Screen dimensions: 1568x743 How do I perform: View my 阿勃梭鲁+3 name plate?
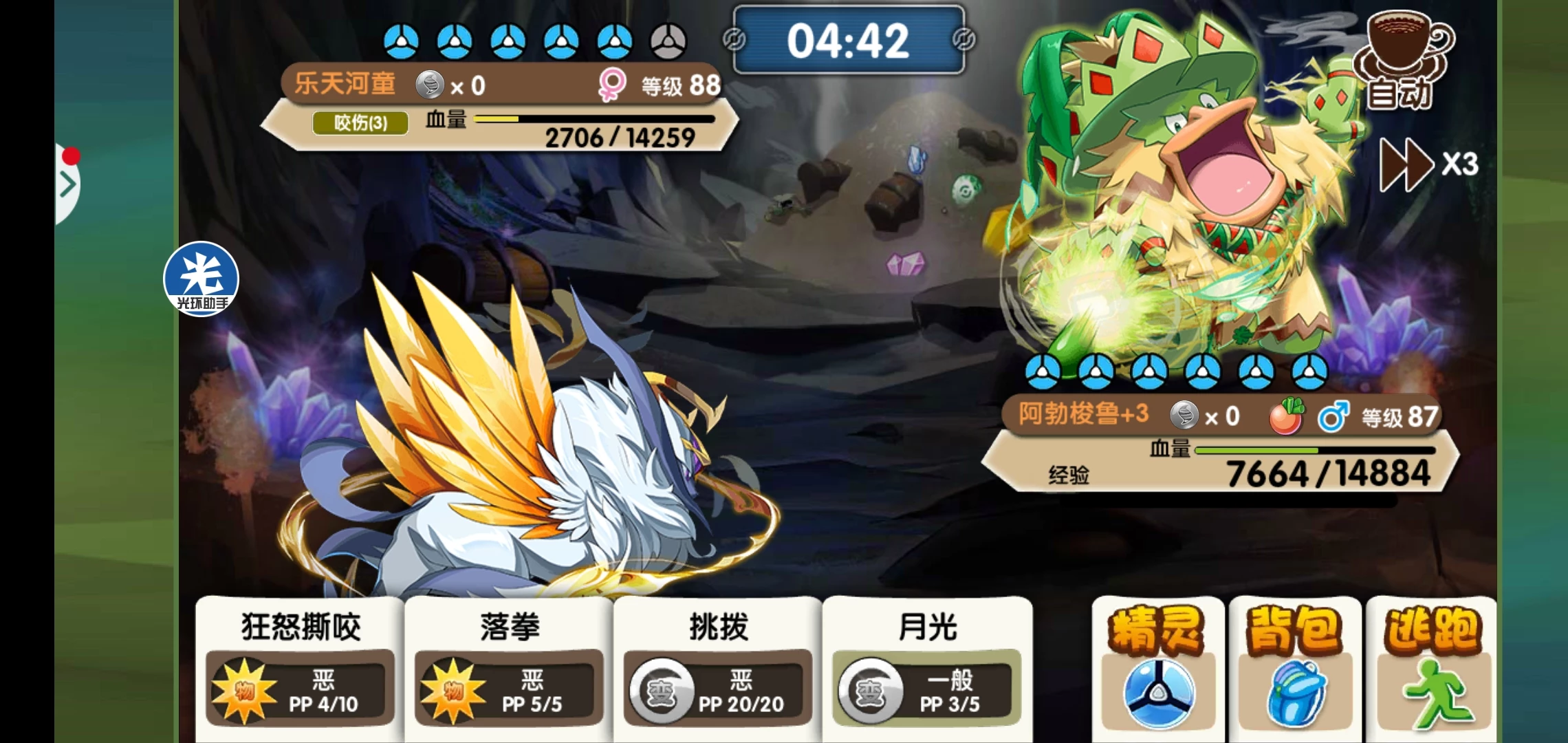tap(1083, 414)
